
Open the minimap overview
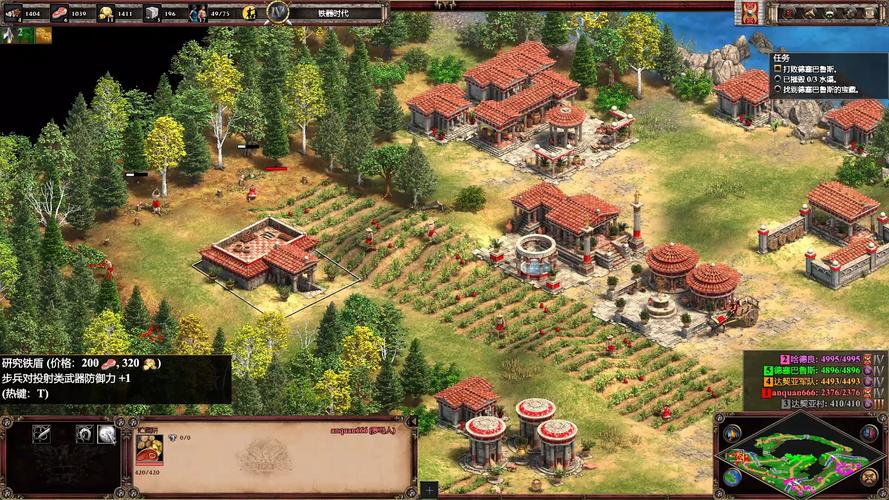click(800, 457)
